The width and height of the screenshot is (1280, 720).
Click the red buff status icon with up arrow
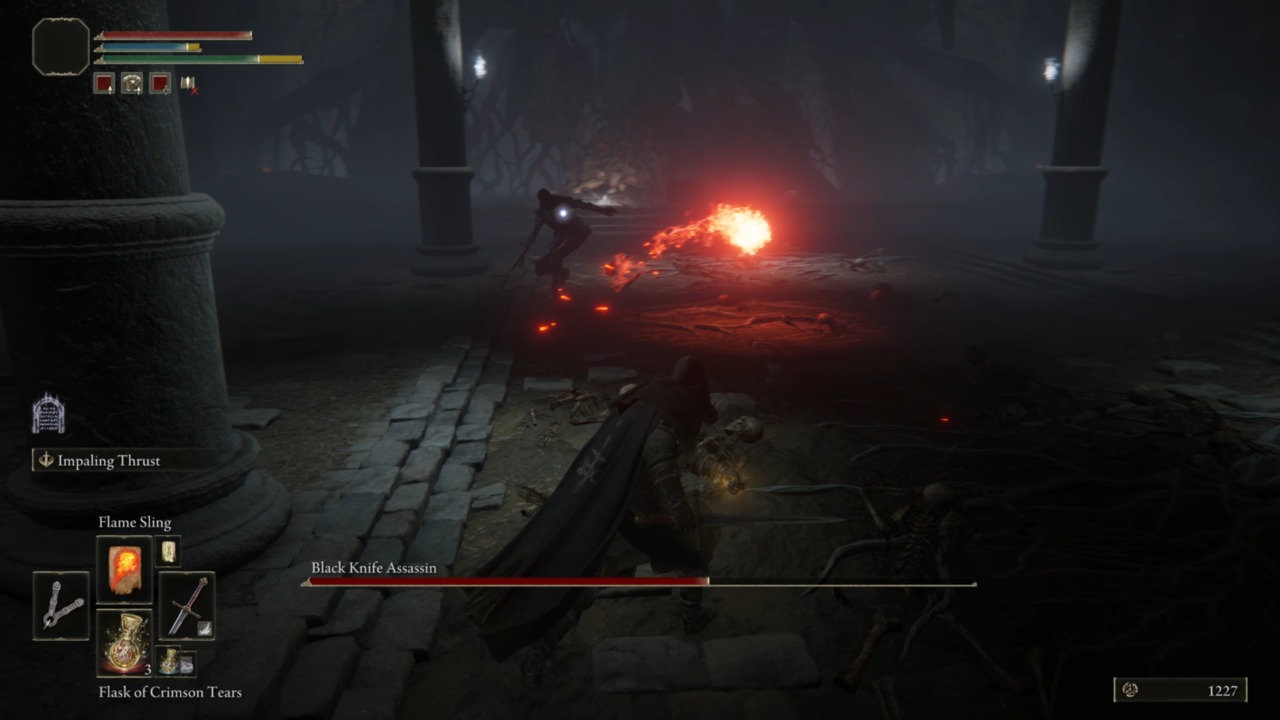click(104, 83)
